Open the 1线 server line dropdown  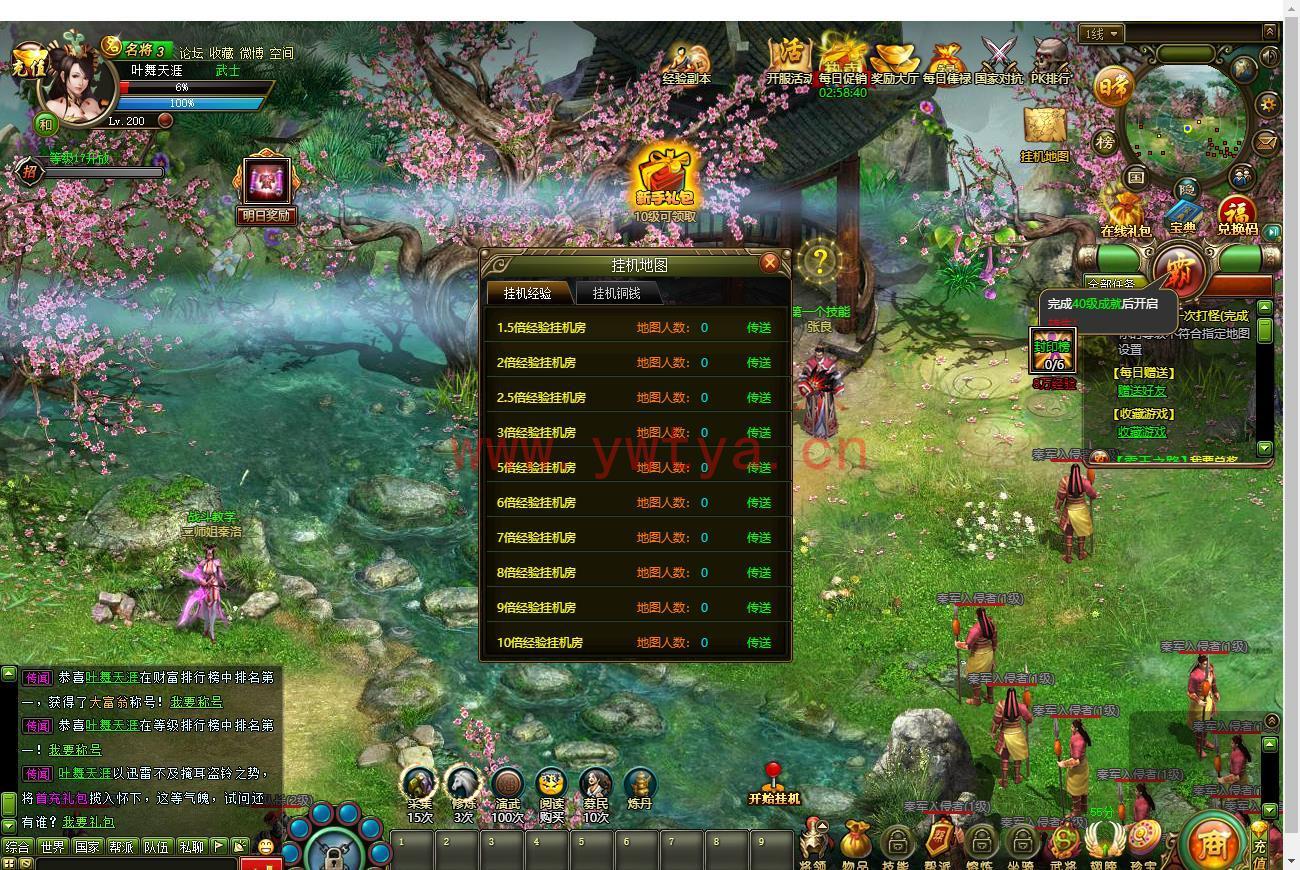pos(1101,34)
